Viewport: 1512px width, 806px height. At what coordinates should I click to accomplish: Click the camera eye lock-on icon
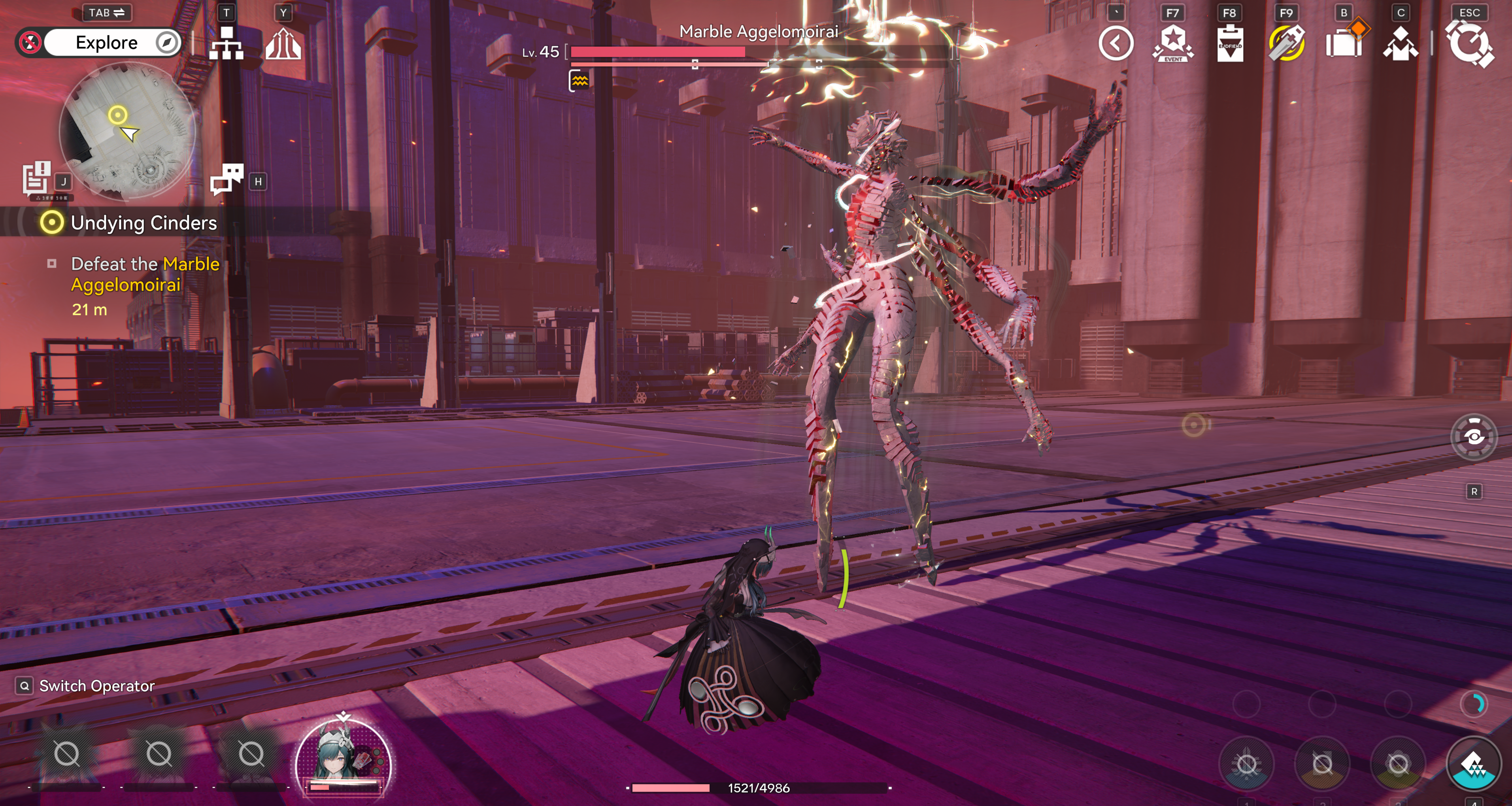pyautogui.click(x=1473, y=437)
